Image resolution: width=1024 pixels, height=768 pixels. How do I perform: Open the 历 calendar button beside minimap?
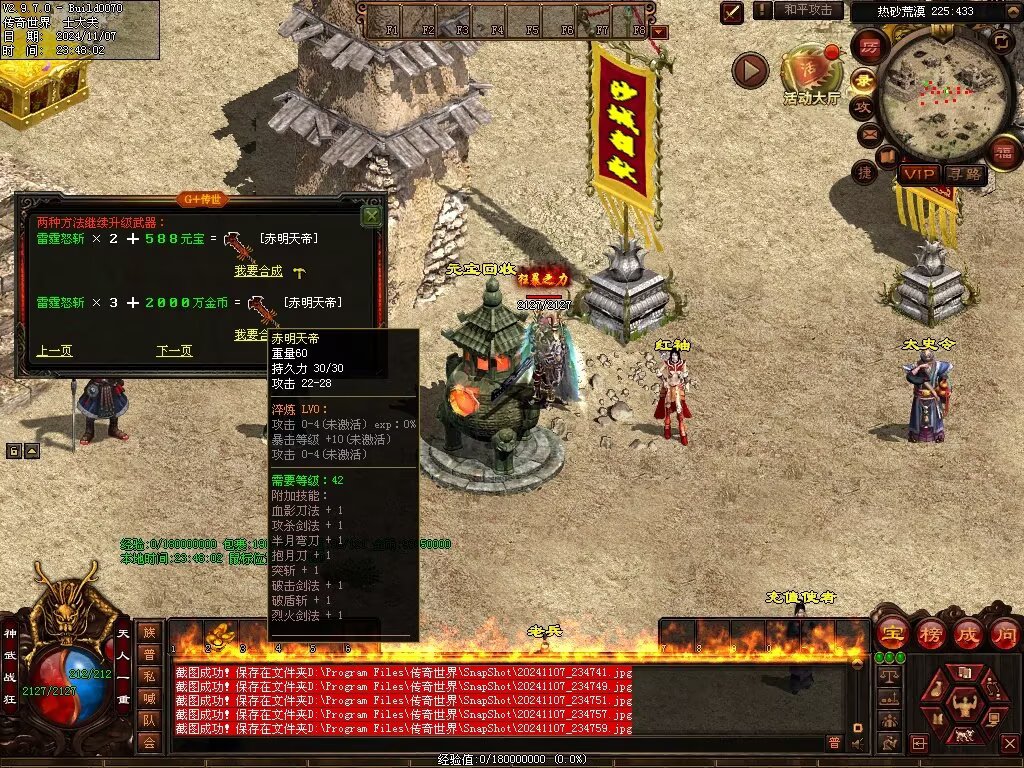[870, 47]
